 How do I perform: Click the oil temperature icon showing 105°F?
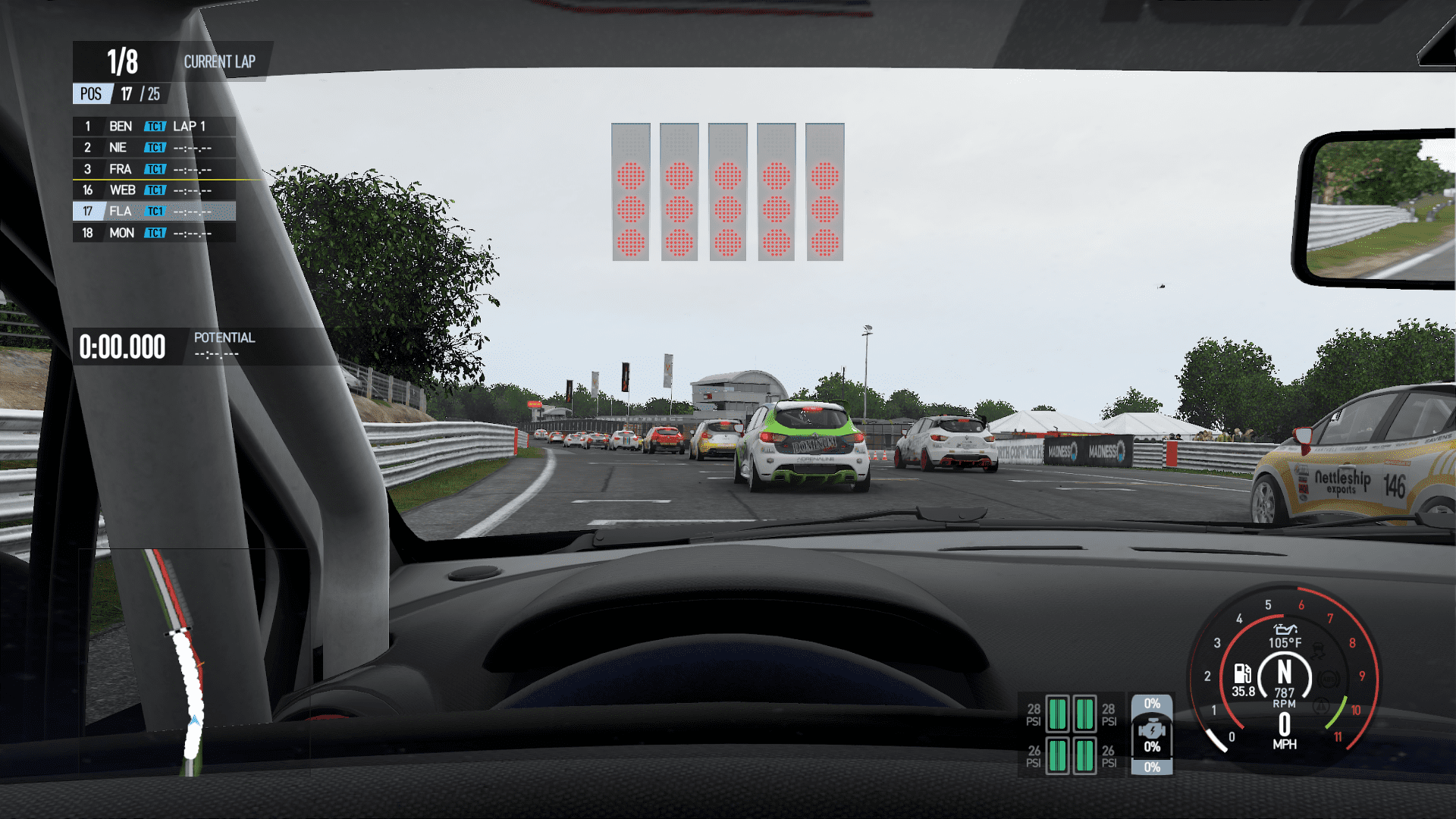click(x=1285, y=631)
